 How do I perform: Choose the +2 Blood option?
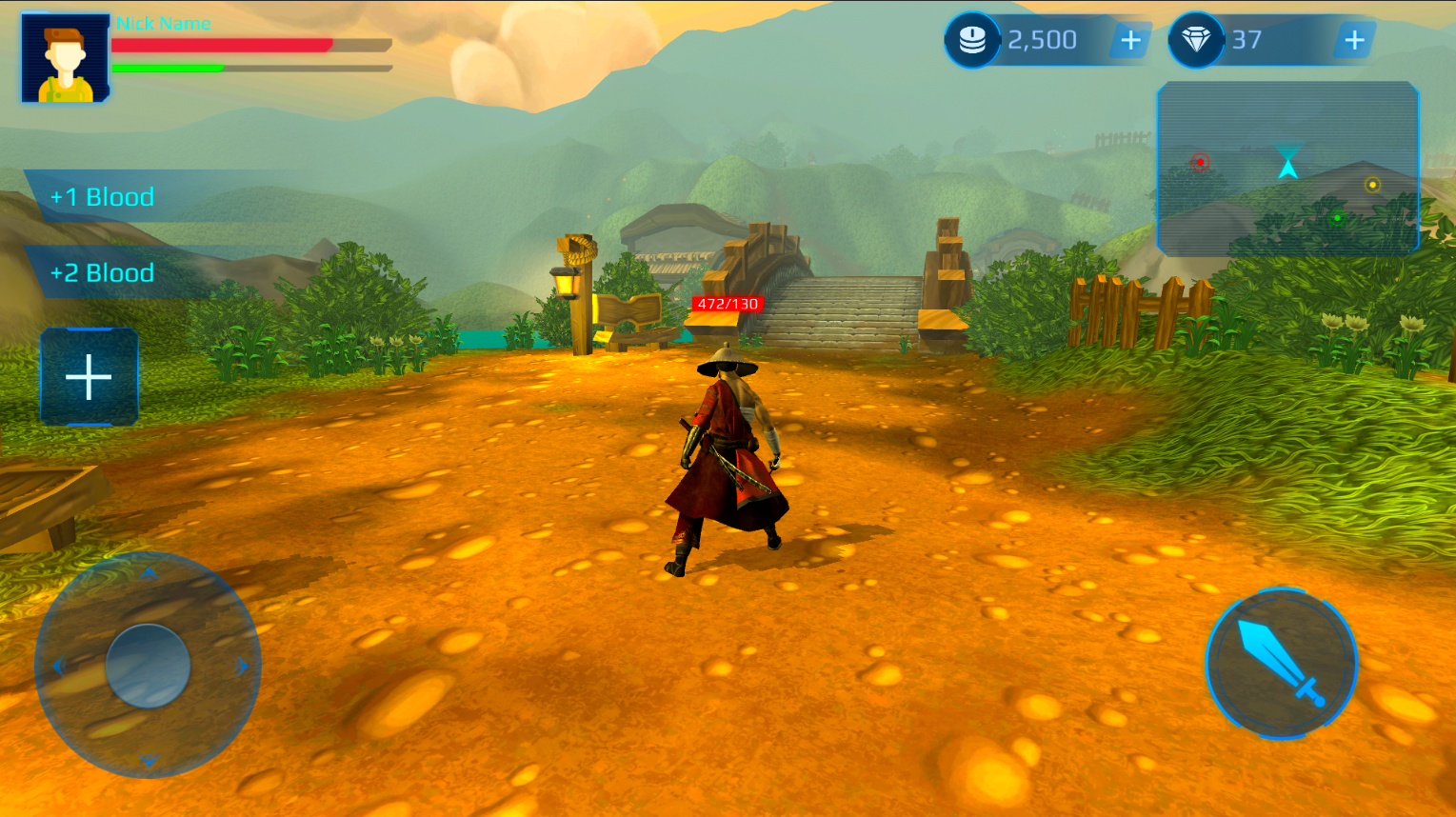(x=103, y=273)
